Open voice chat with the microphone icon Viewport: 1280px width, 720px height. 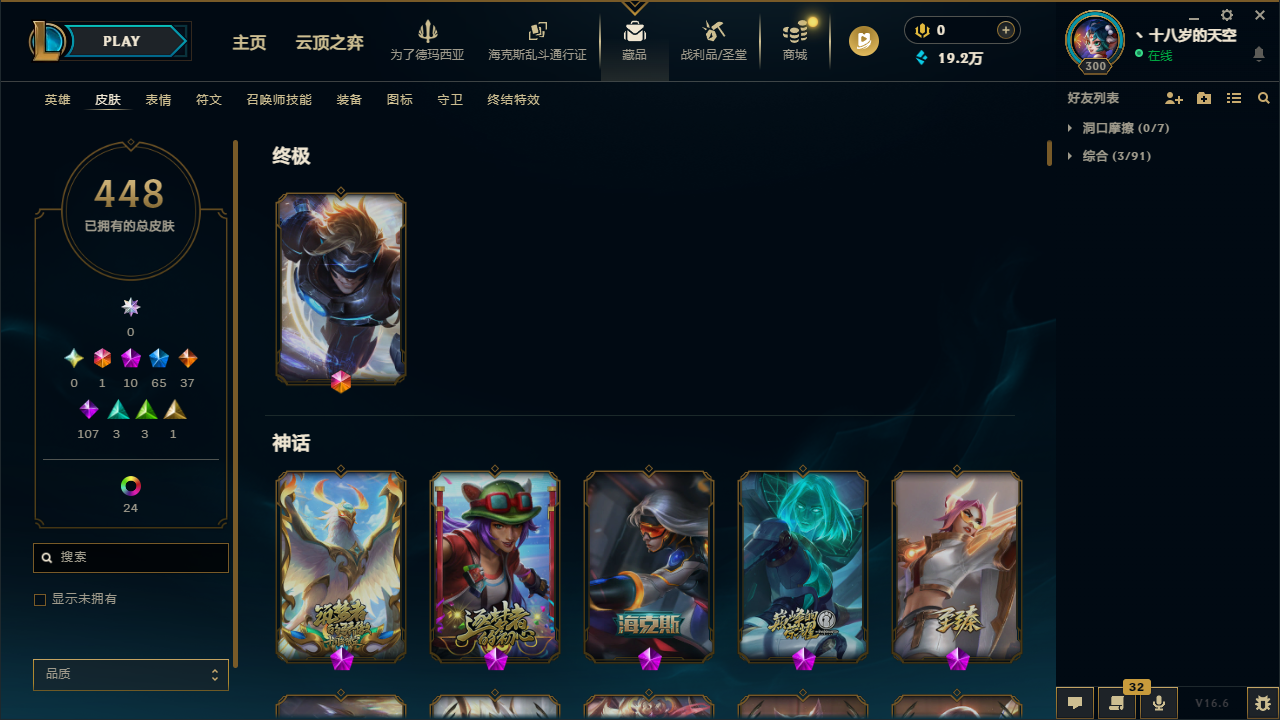pos(1159,703)
